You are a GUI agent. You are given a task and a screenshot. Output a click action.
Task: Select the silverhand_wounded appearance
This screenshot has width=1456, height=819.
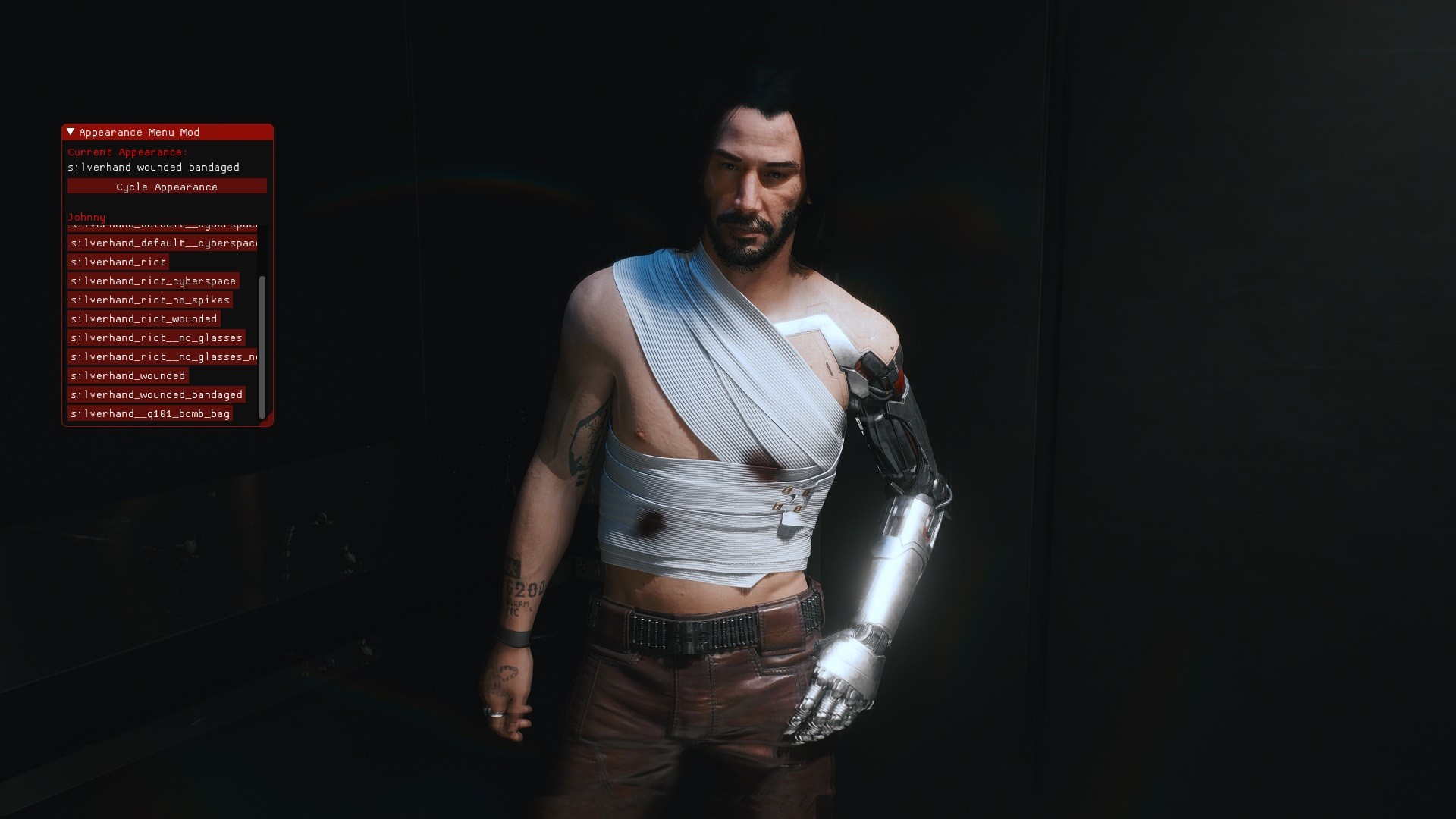[x=127, y=375]
